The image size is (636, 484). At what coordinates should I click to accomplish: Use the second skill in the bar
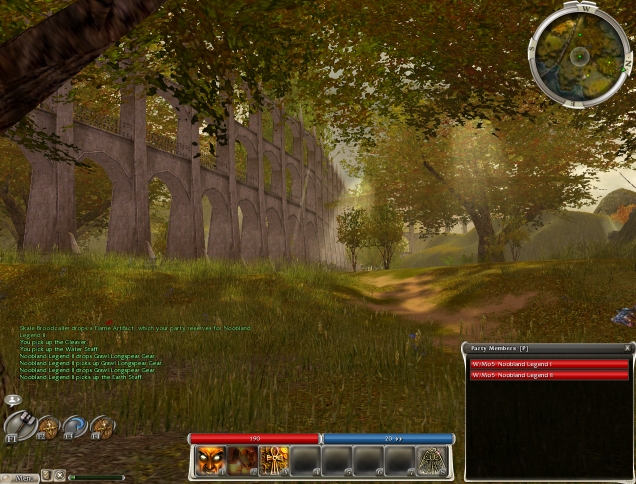tap(242, 460)
